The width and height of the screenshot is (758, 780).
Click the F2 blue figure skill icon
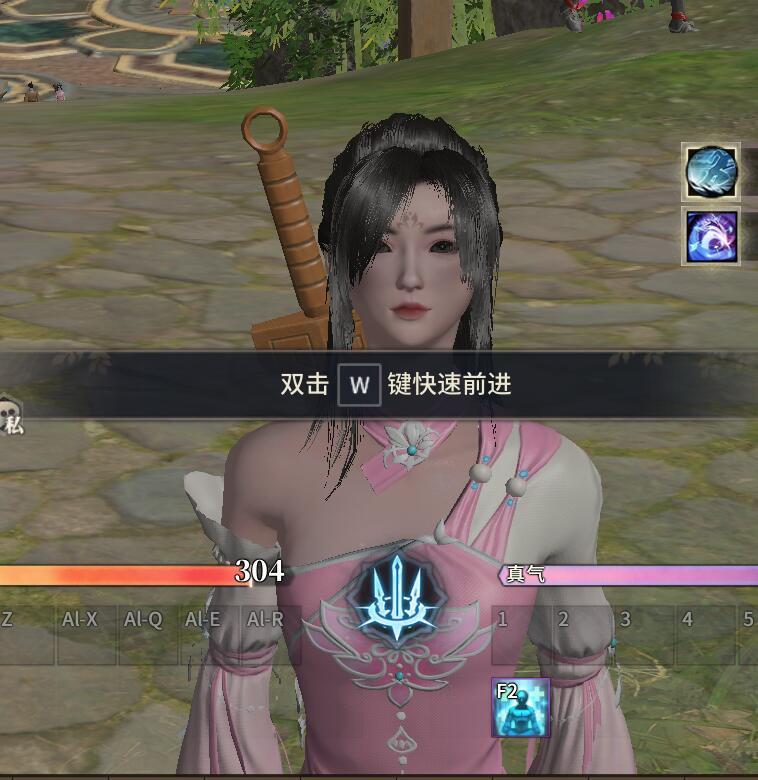pos(520,707)
